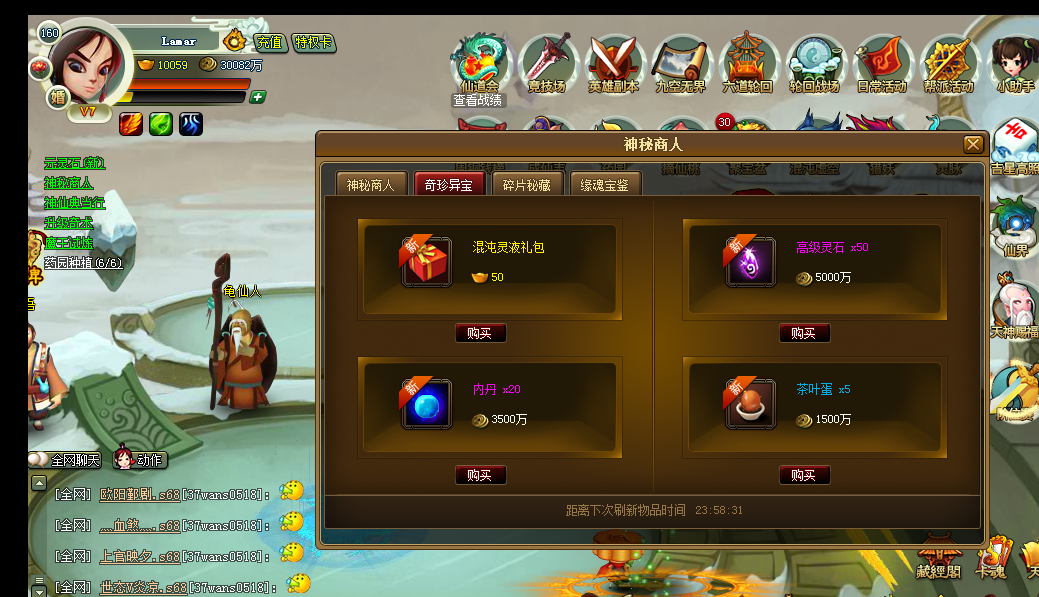Click the 充值 recharge button

tap(268, 42)
